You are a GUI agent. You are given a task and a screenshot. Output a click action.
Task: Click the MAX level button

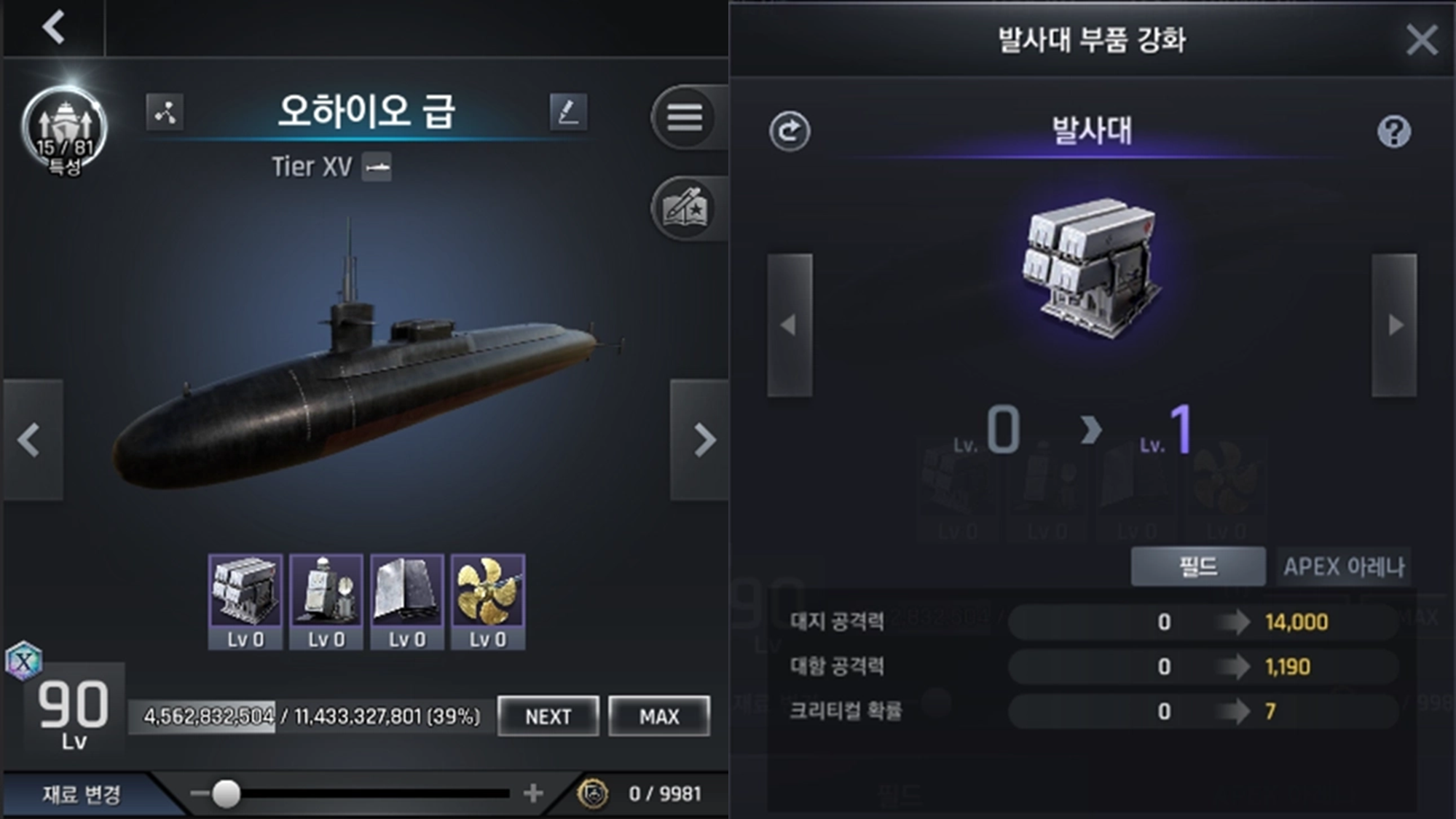tap(659, 716)
